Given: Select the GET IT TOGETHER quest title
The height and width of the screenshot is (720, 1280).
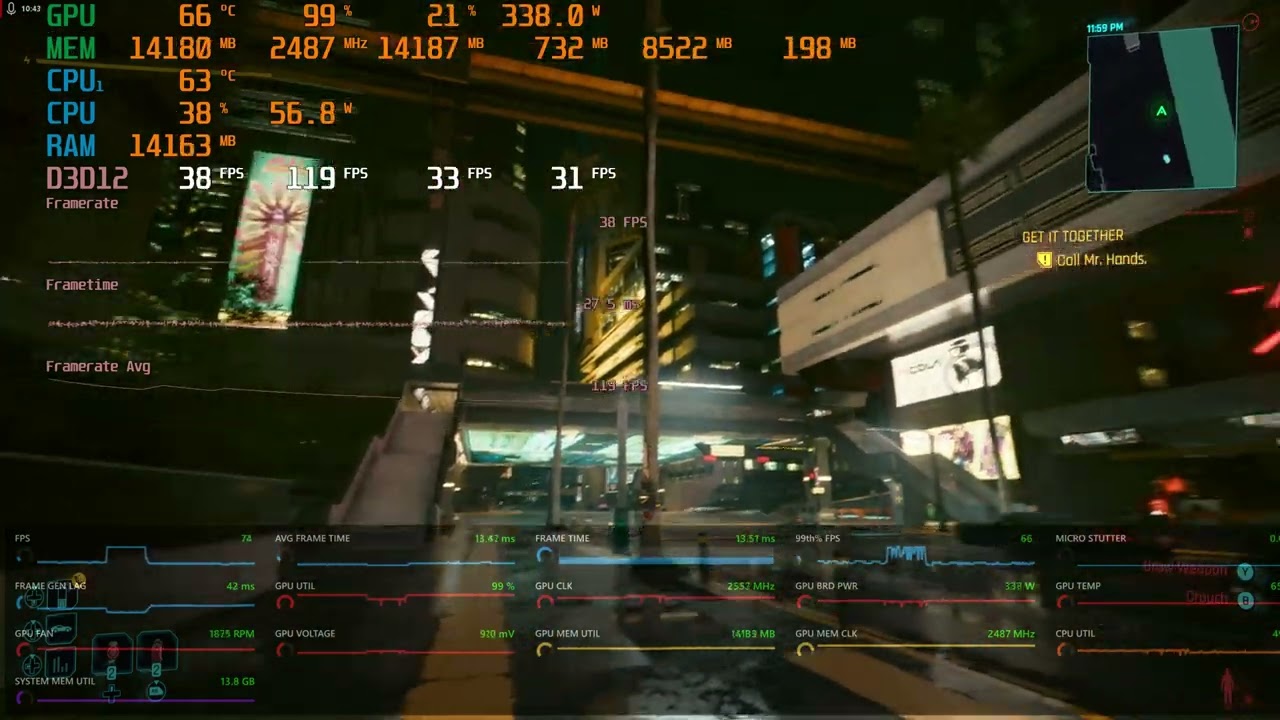Looking at the screenshot, I should 1072,236.
